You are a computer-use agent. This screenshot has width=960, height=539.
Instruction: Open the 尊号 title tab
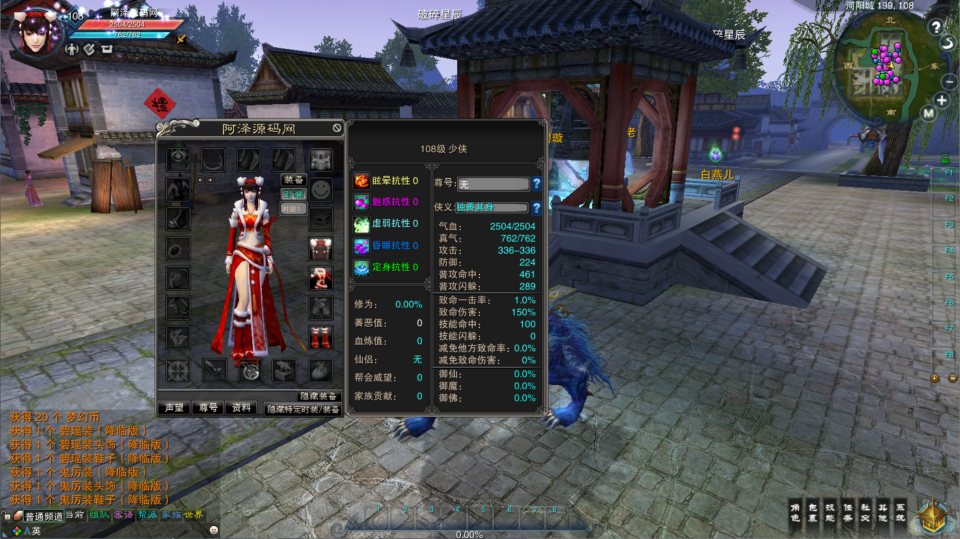[207, 408]
